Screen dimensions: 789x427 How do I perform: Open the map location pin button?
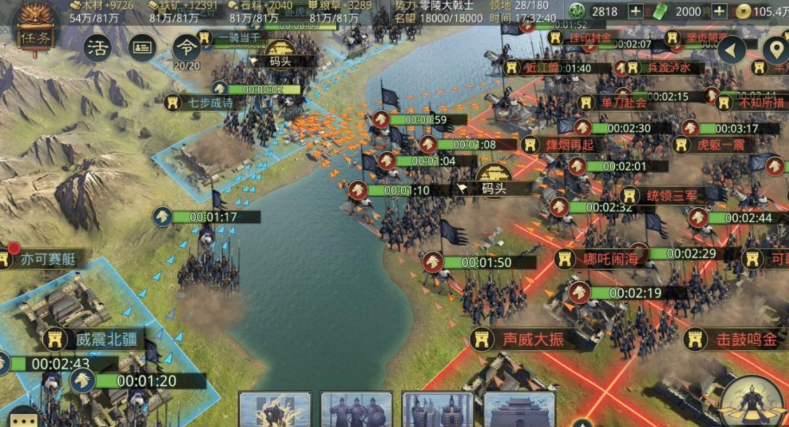[775, 50]
